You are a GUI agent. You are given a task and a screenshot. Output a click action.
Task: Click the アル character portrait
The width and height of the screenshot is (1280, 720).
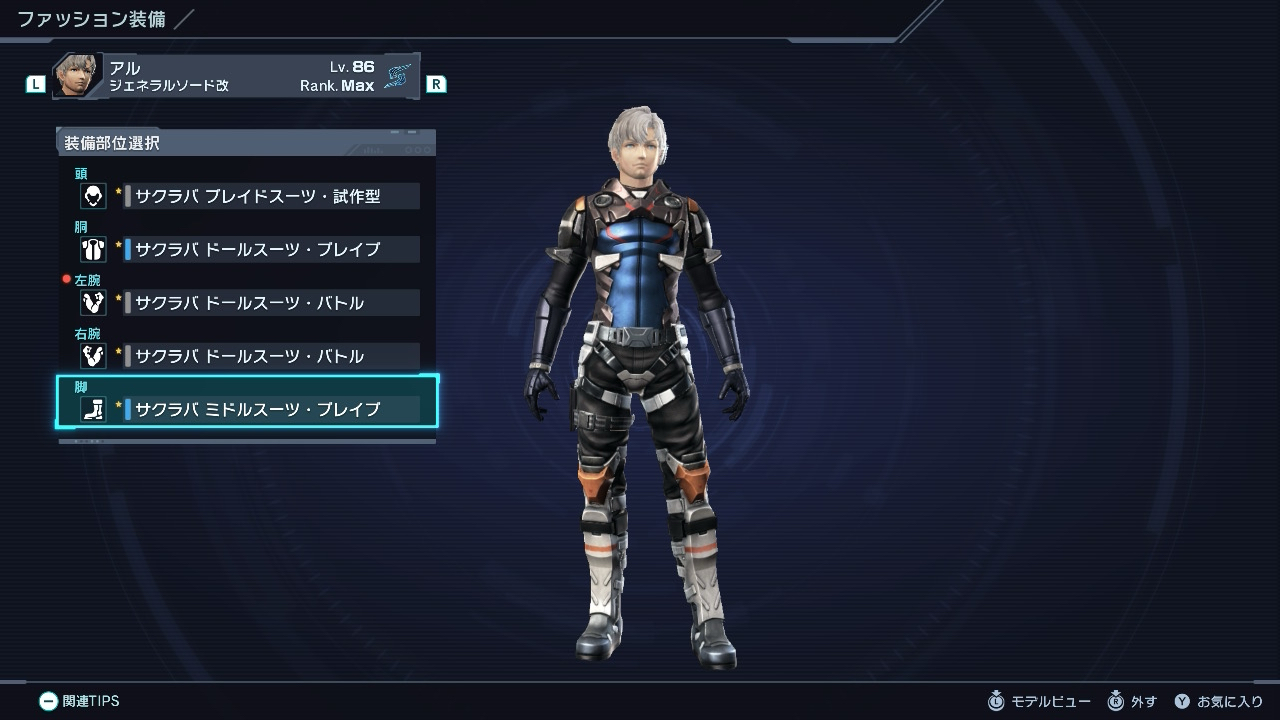[78, 76]
